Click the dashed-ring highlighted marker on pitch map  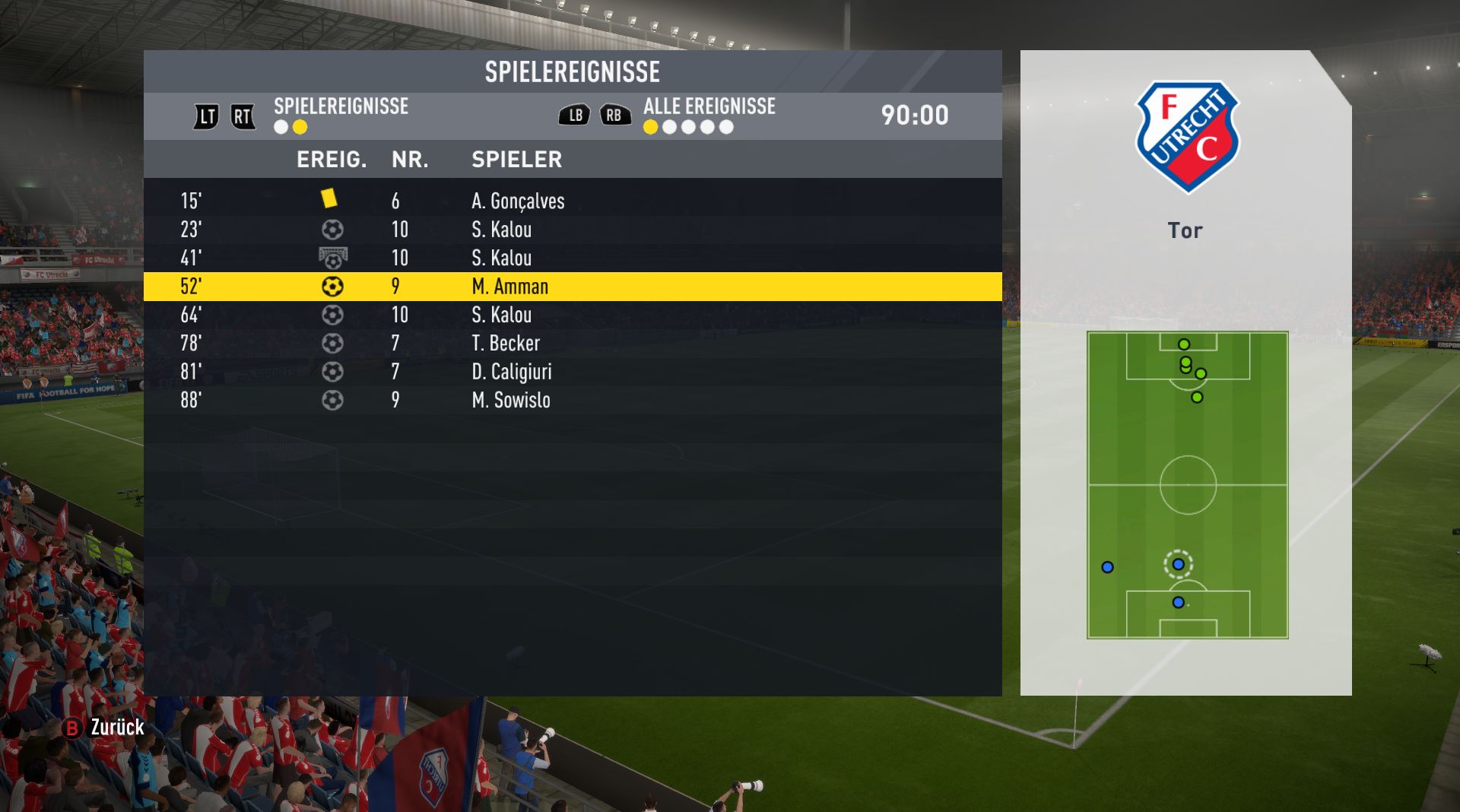pos(1178,564)
